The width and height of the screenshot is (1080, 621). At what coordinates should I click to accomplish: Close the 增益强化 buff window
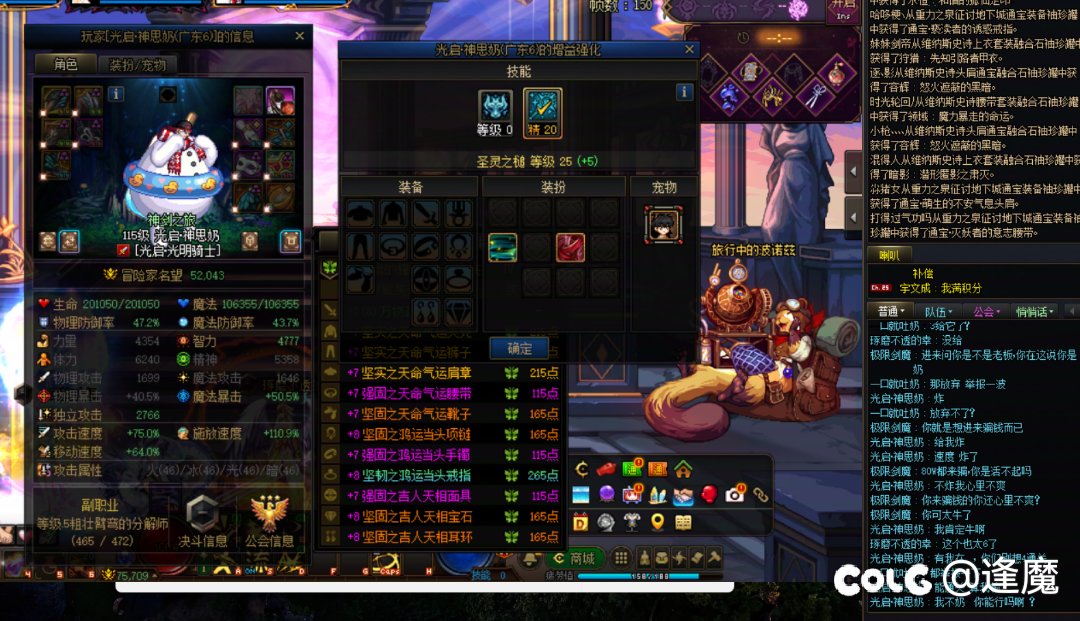(689, 48)
